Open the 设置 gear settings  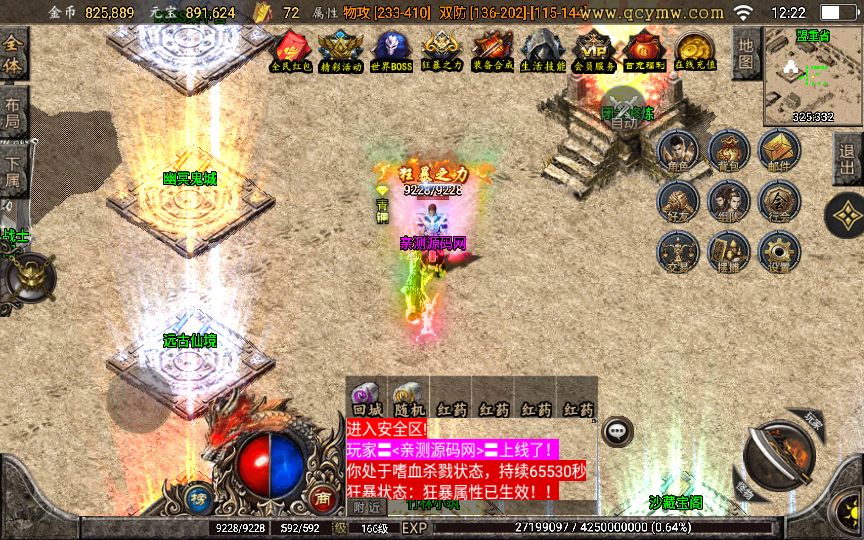[779, 252]
